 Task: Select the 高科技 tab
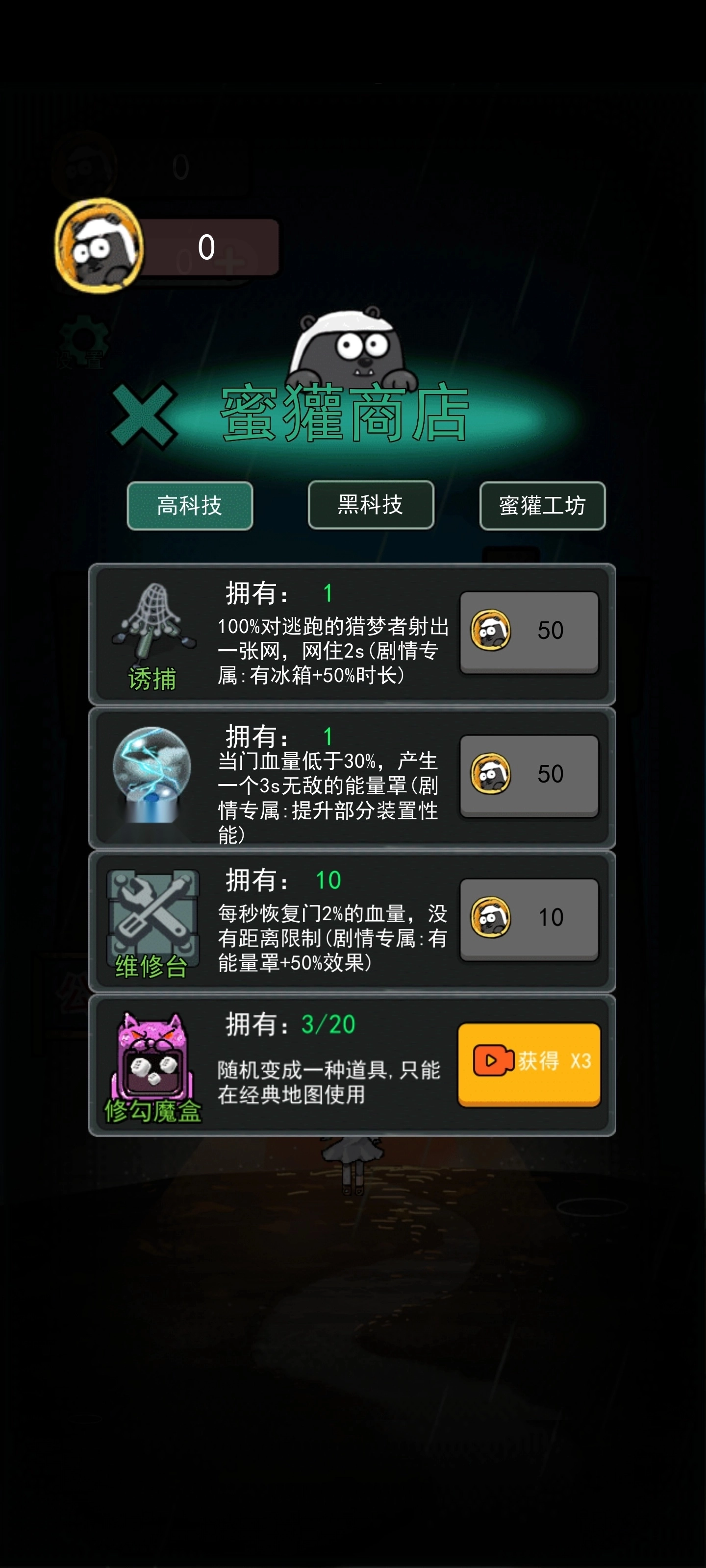click(x=189, y=507)
